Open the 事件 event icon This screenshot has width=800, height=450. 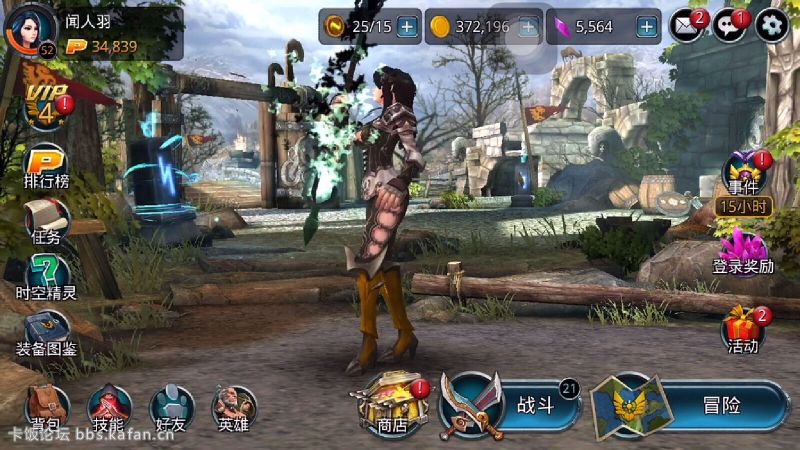pyautogui.click(x=744, y=176)
